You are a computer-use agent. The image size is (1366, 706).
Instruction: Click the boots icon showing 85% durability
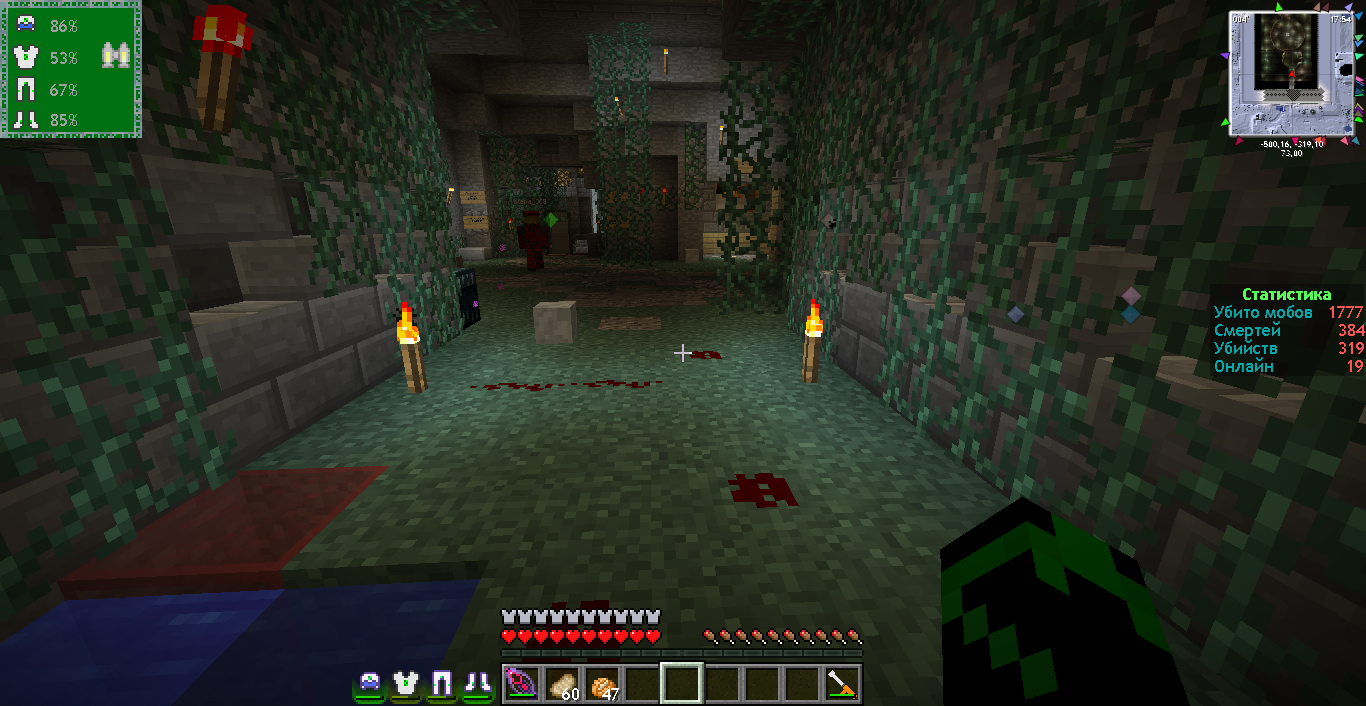(26, 120)
